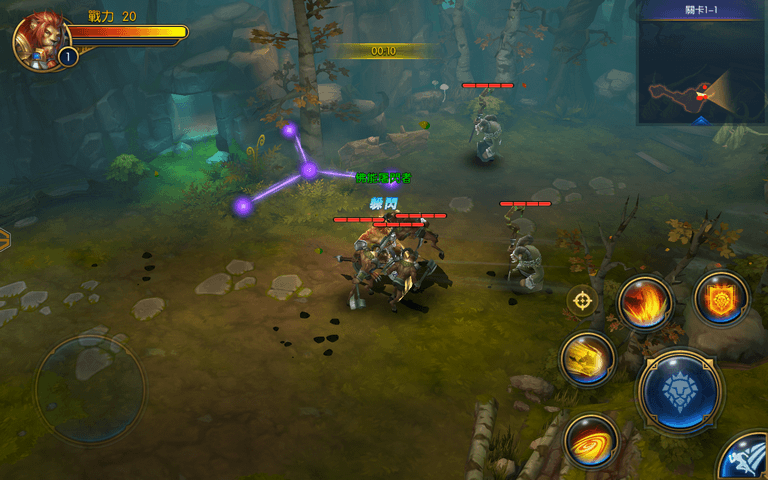Open the stage 1-1 minimap

pyautogui.click(x=701, y=72)
